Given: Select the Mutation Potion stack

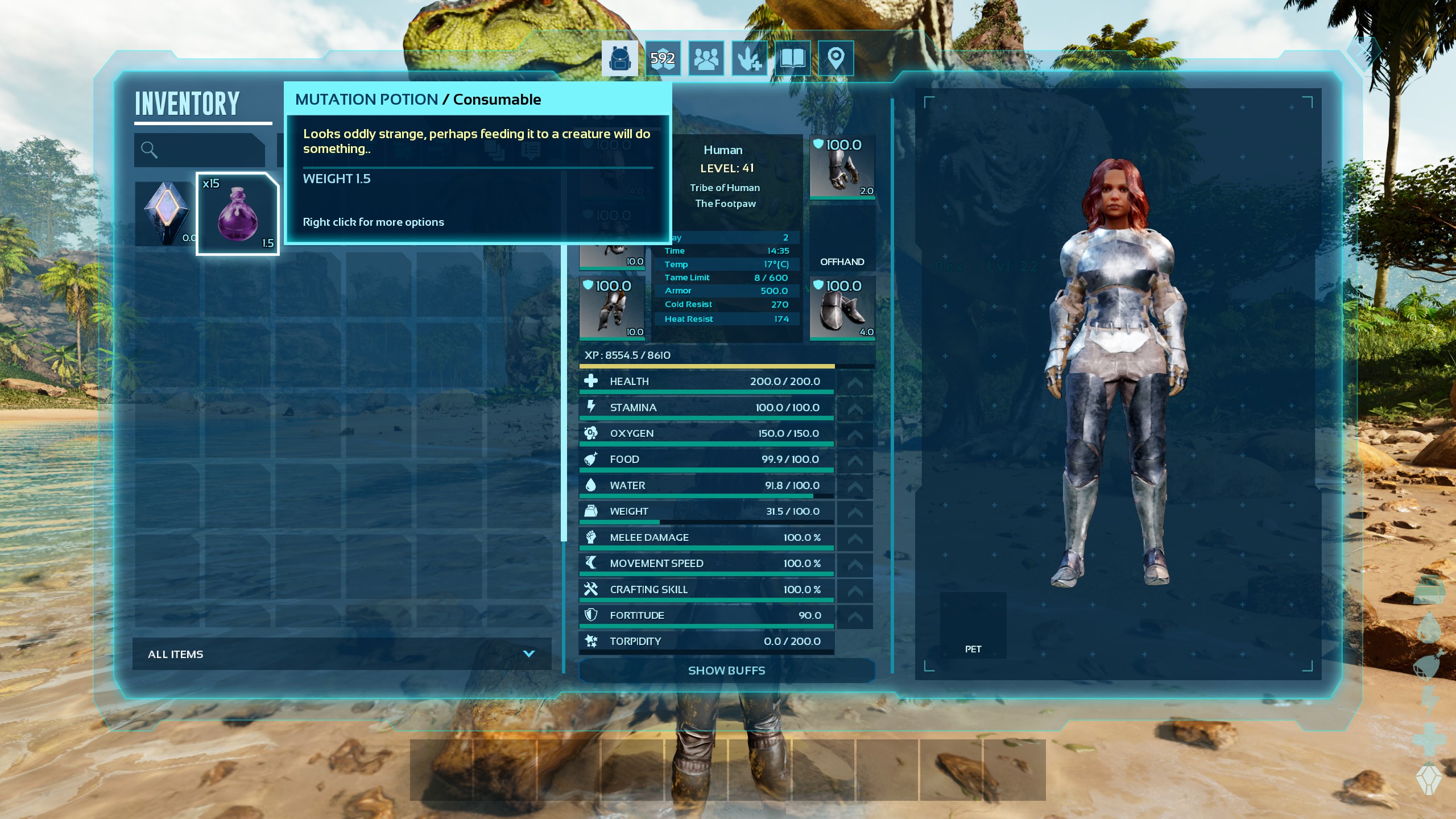Looking at the screenshot, I should point(237,214).
